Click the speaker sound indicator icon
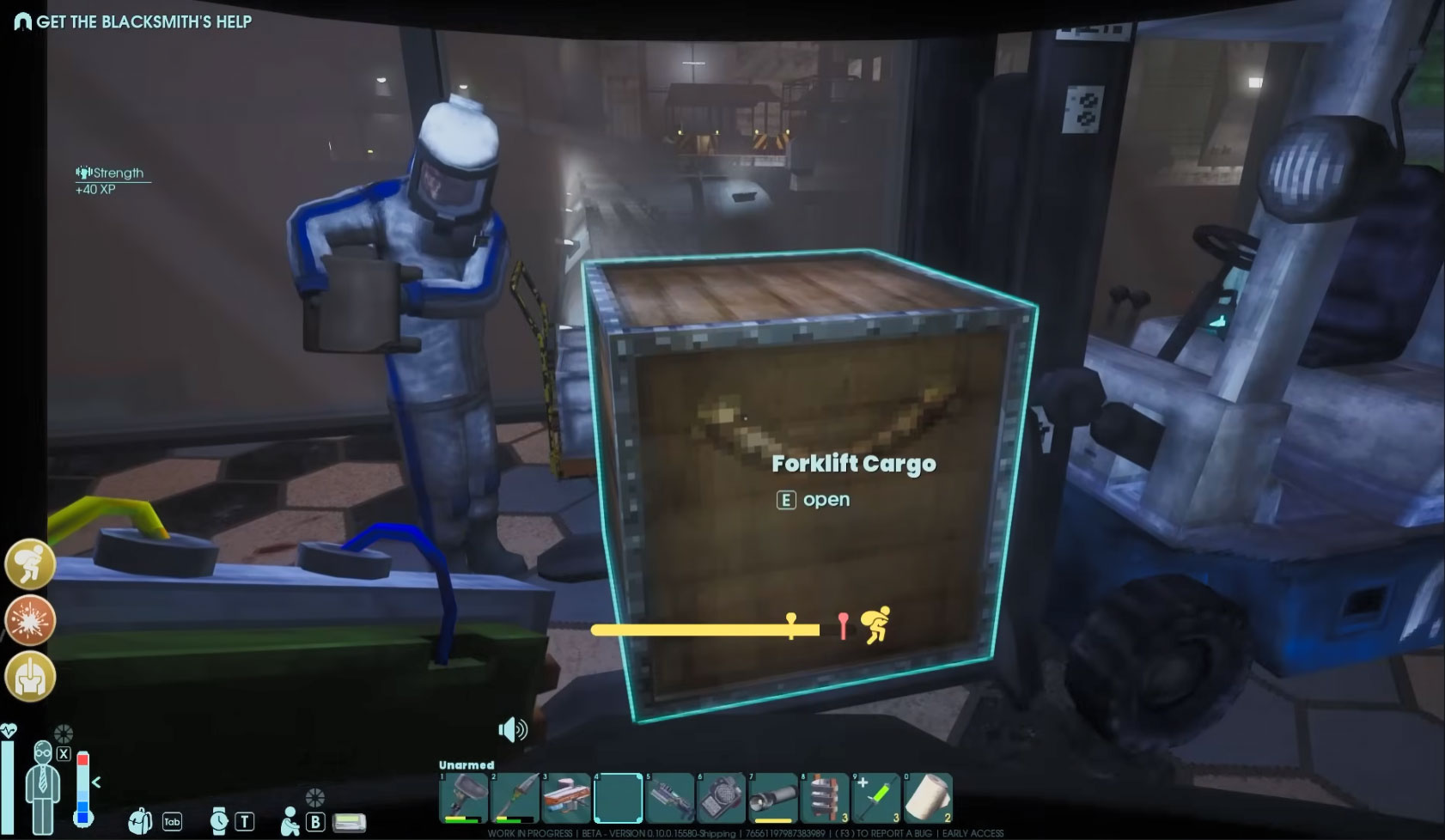Viewport: 1445px width, 840px height. pyautogui.click(x=513, y=730)
